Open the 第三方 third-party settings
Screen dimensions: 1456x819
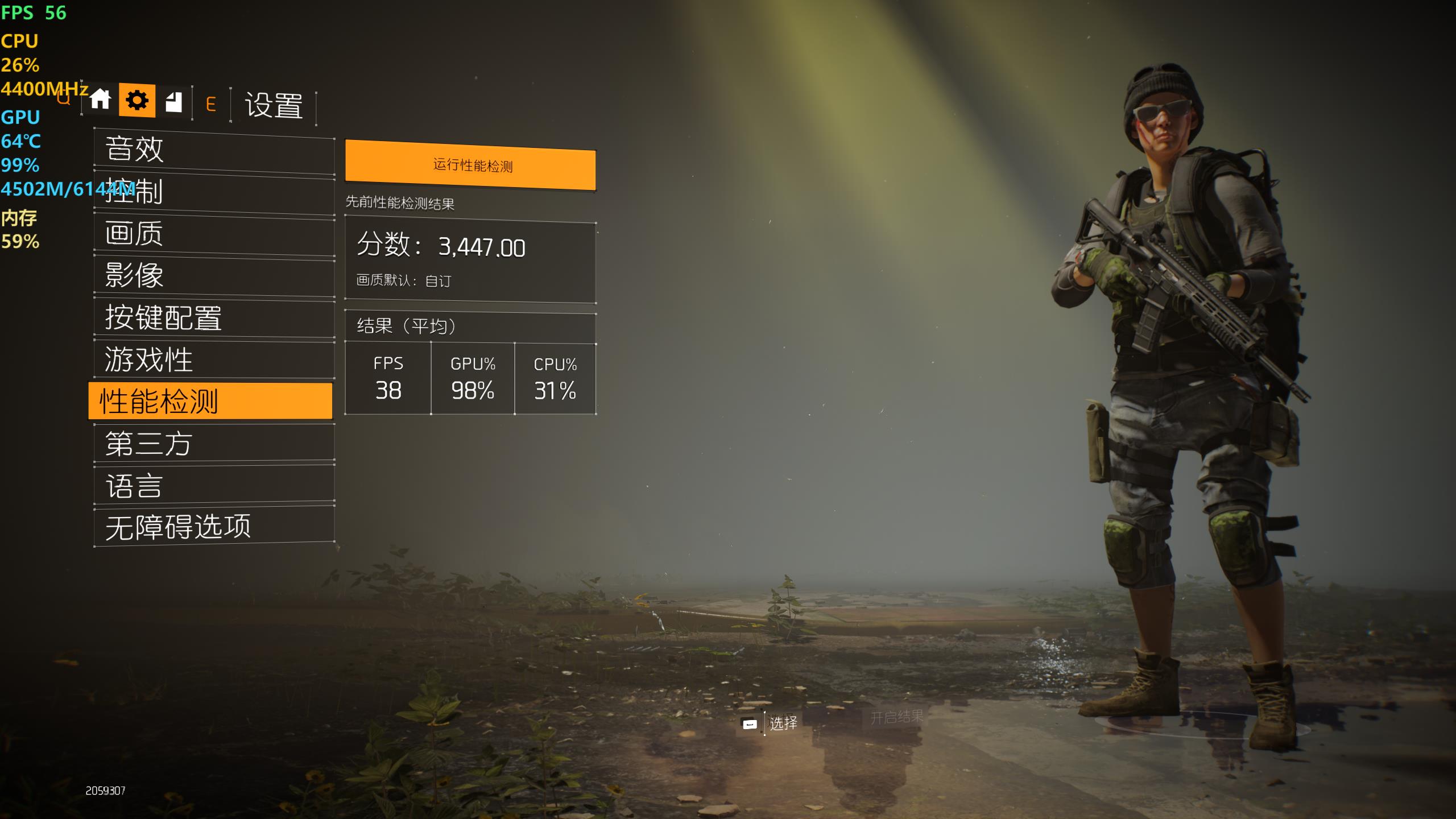coord(214,444)
